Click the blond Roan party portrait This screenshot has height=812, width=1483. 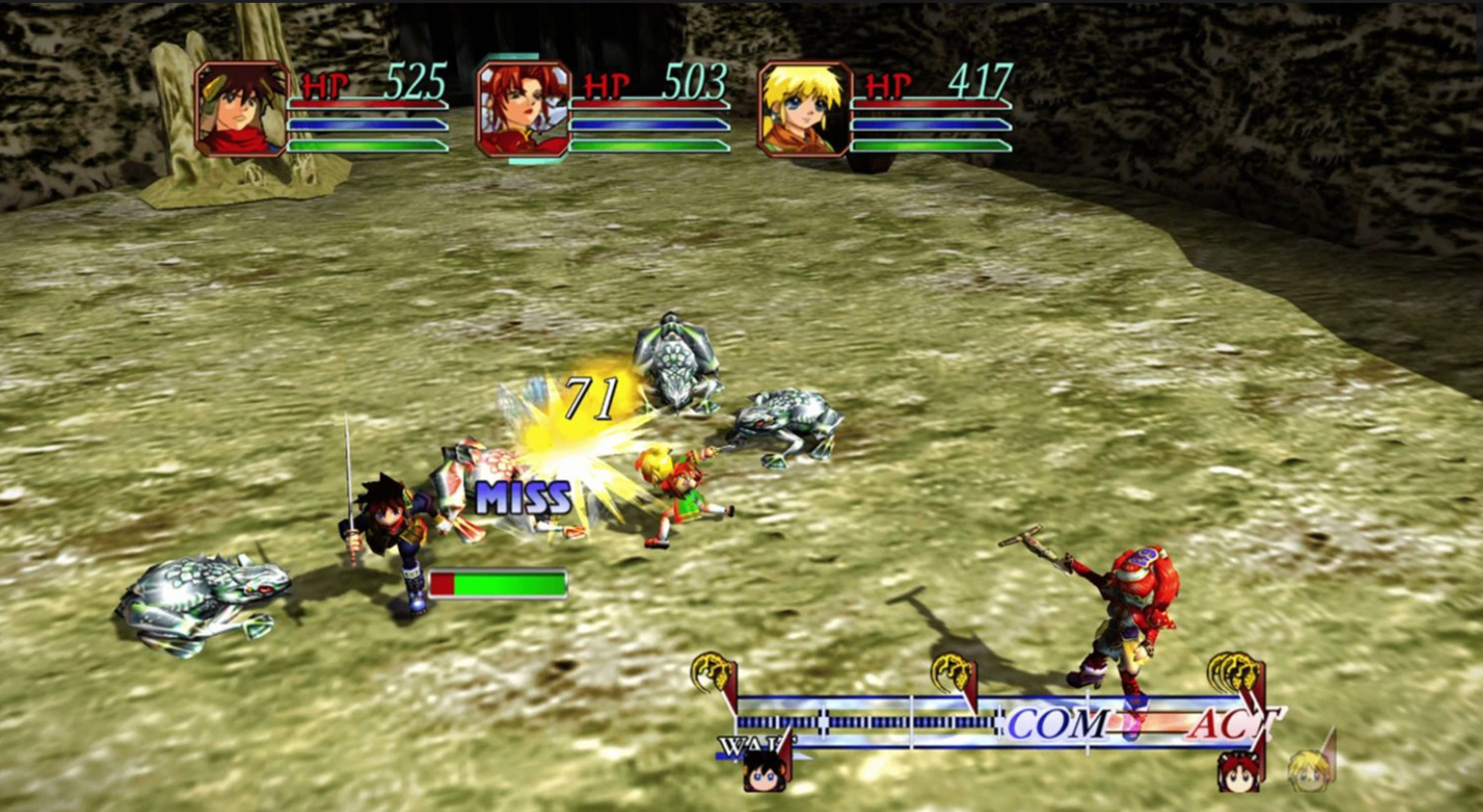804,109
